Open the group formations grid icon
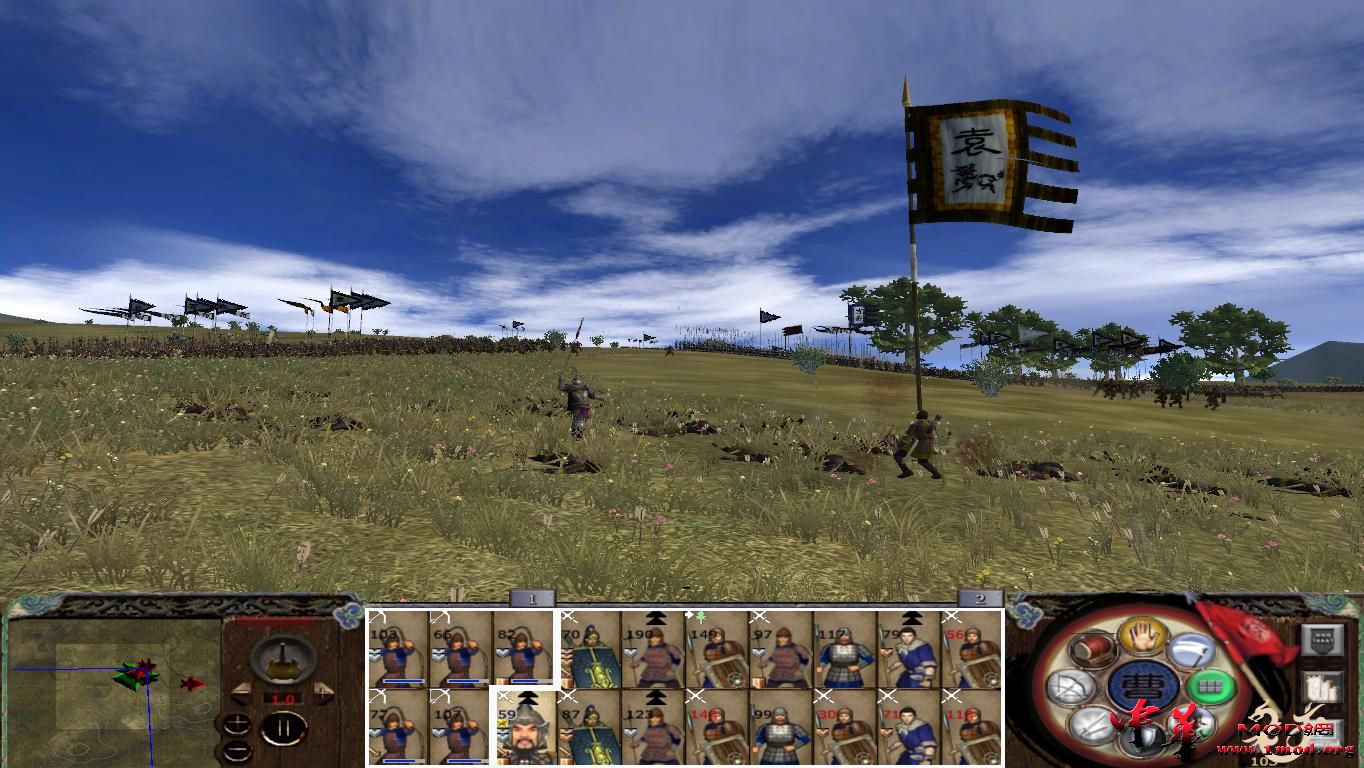Image resolution: width=1364 pixels, height=768 pixels. pos(1210,686)
